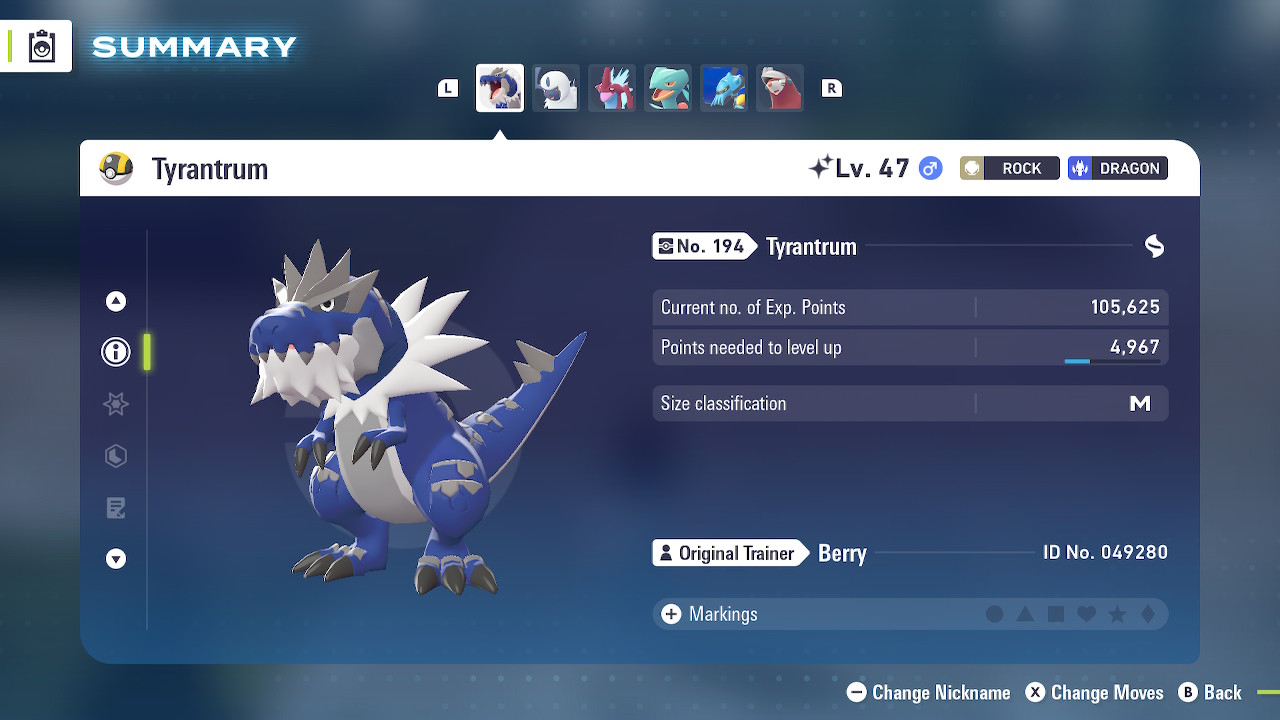Open the hexagon stats tab
1280x720 pixels.
click(116, 456)
